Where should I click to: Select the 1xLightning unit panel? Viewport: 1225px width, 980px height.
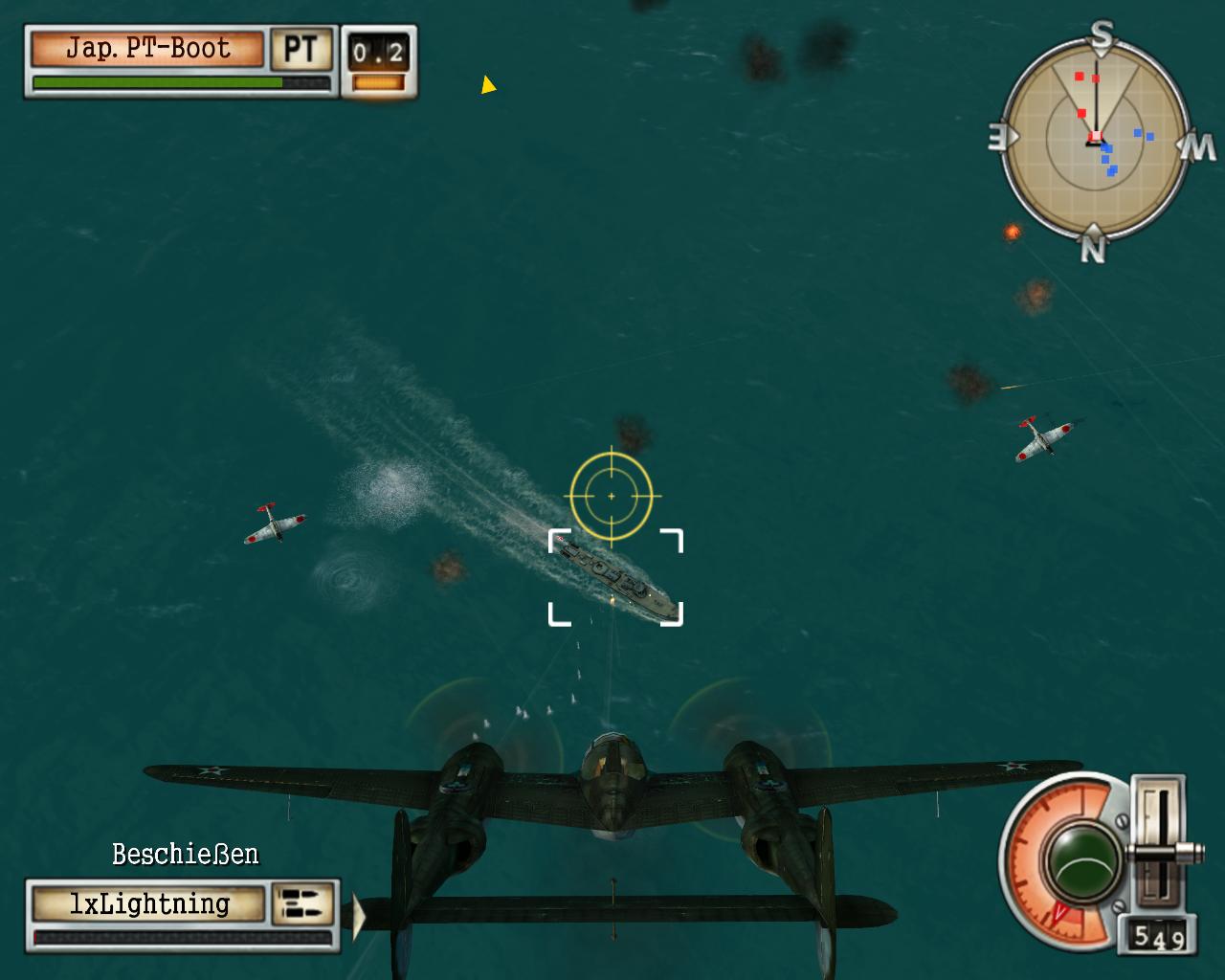(x=148, y=904)
